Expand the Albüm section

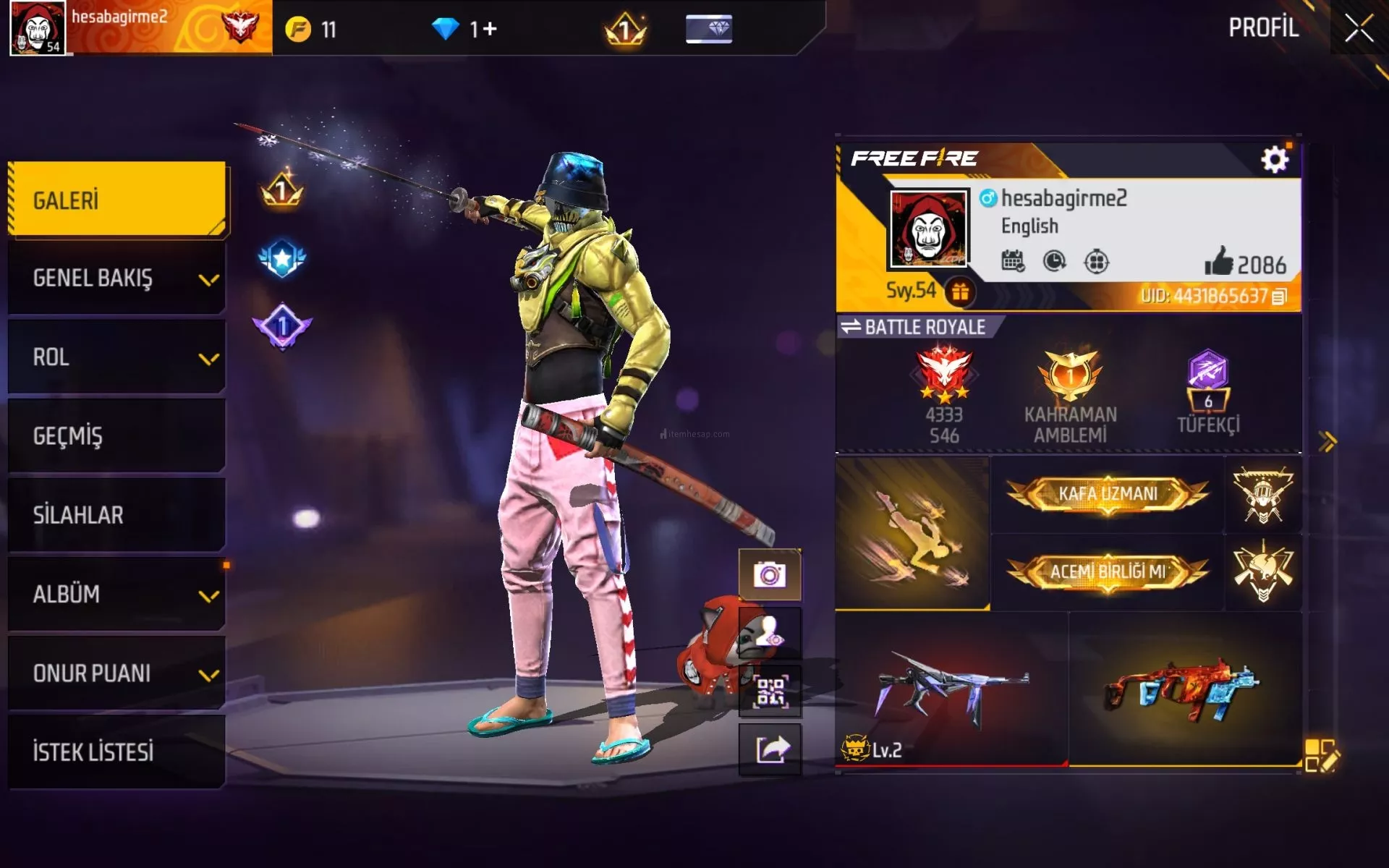point(117,594)
